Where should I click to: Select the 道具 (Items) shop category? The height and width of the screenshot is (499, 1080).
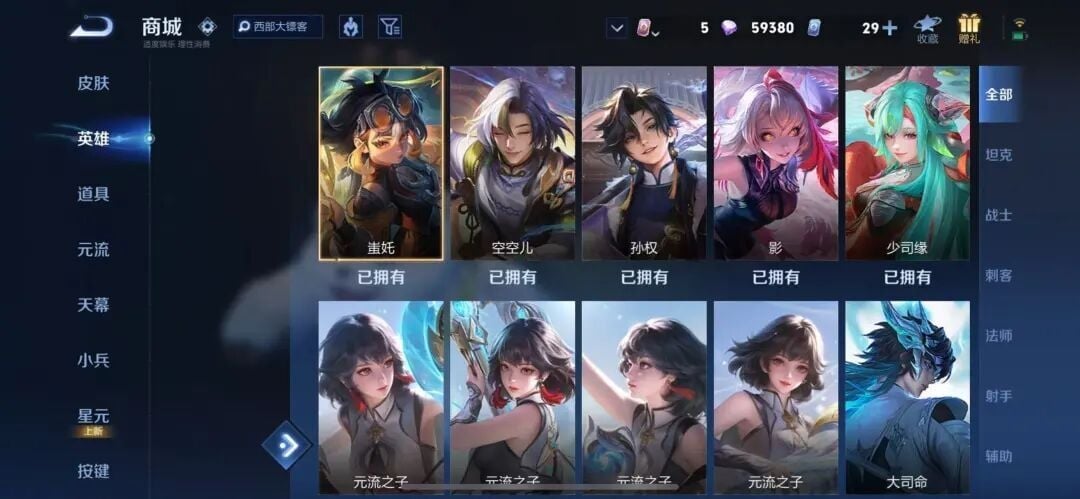(x=93, y=194)
